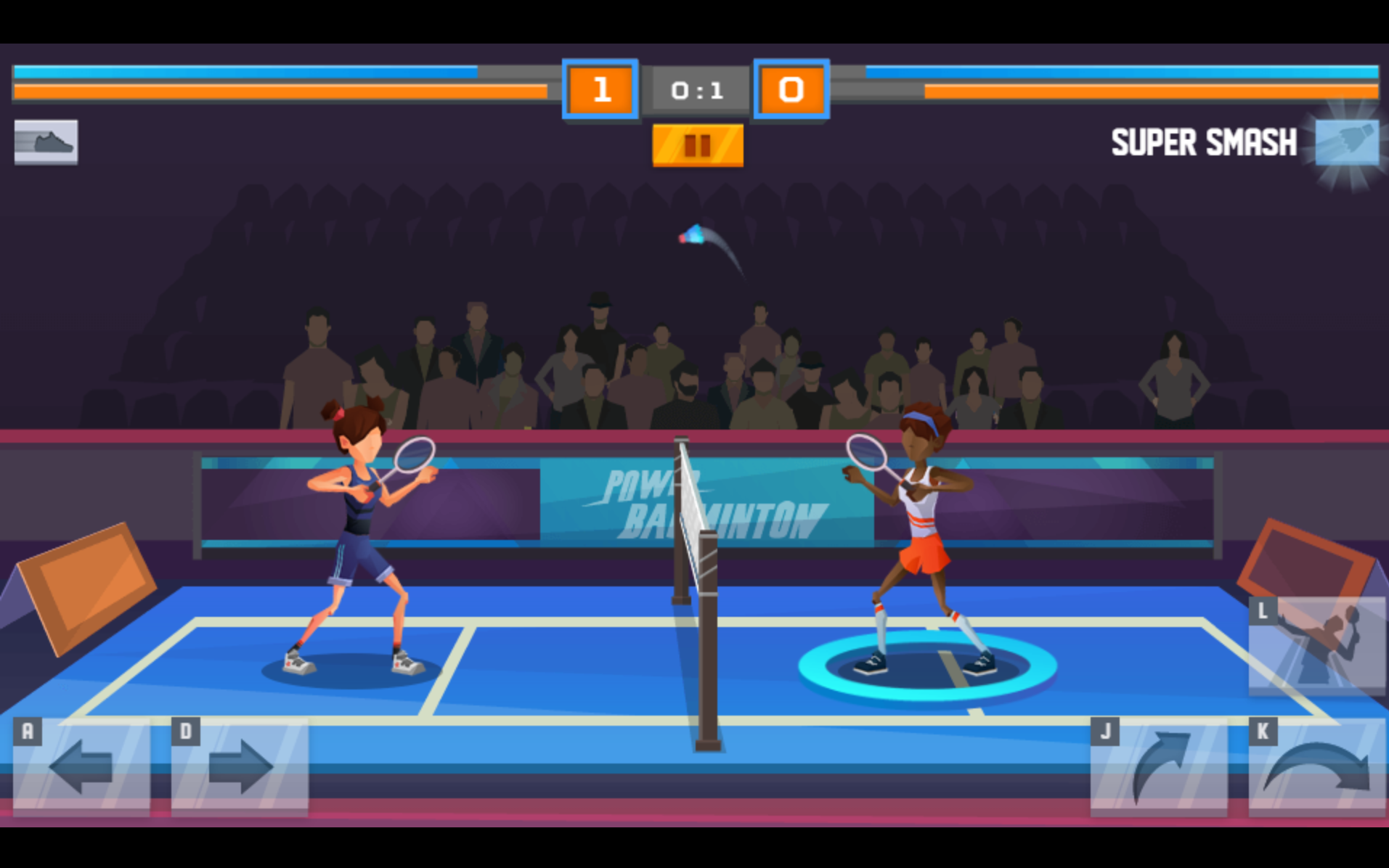This screenshot has height=868, width=1389.
Task: Move right with the right arrow button
Action: [240, 767]
